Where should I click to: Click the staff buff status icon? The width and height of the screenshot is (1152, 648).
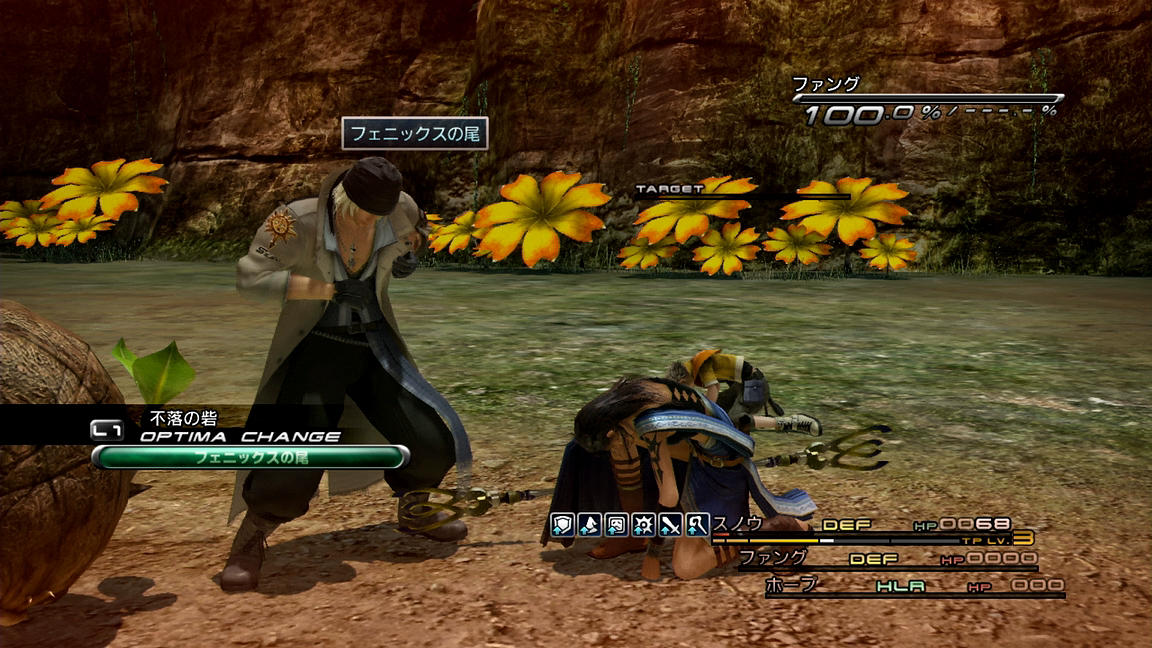click(698, 523)
